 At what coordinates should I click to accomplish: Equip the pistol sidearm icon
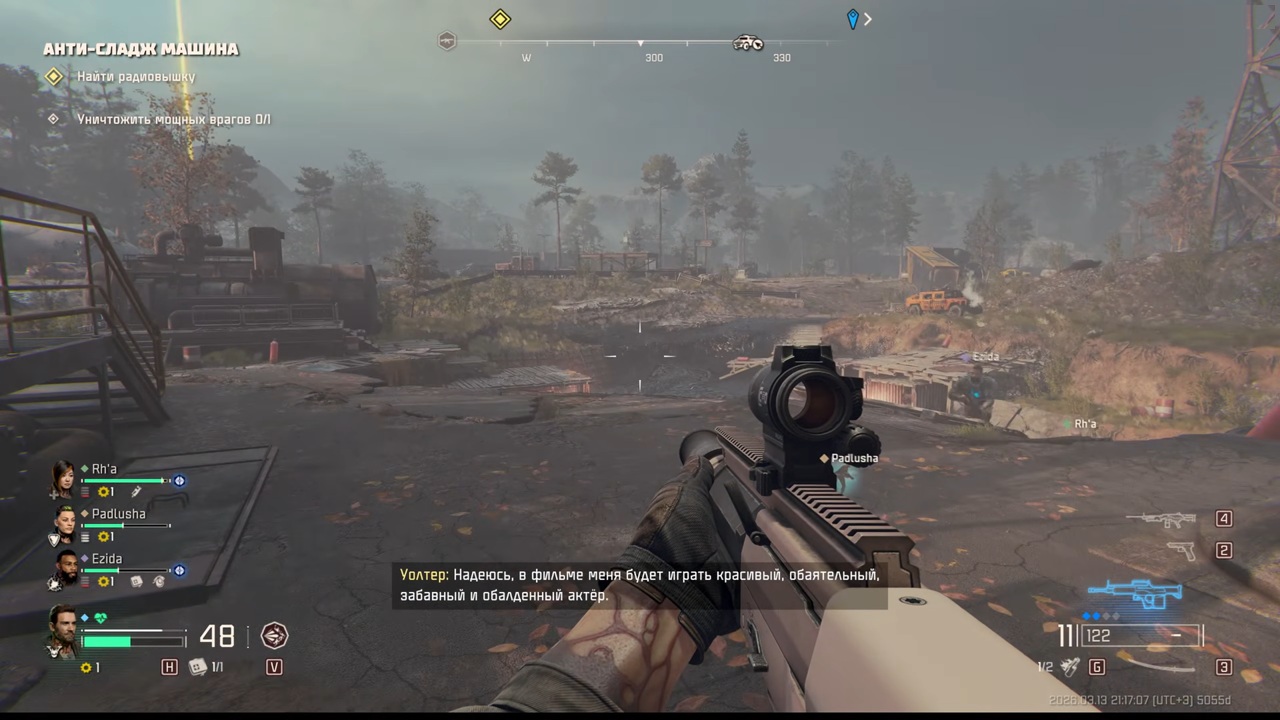(x=1181, y=551)
